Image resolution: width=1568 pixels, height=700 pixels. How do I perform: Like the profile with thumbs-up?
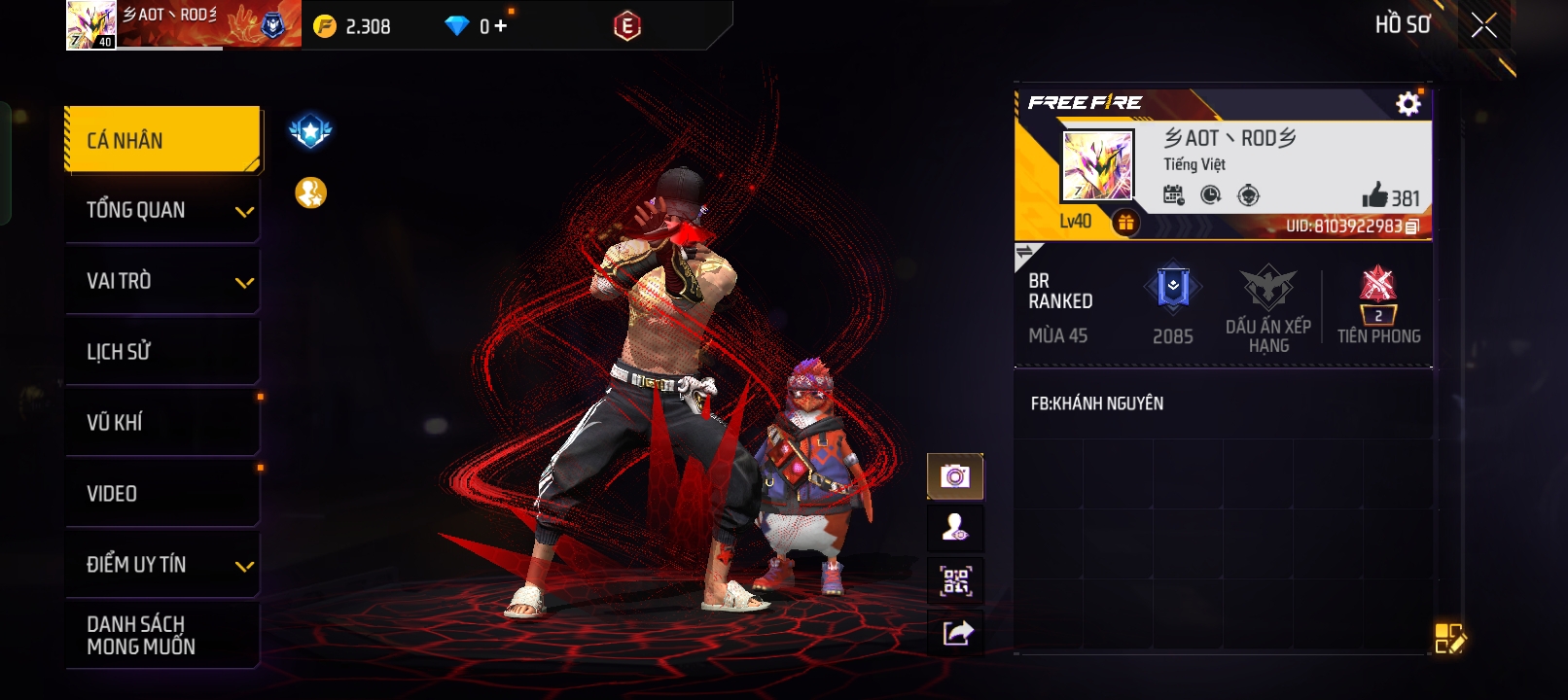(x=1375, y=195)
